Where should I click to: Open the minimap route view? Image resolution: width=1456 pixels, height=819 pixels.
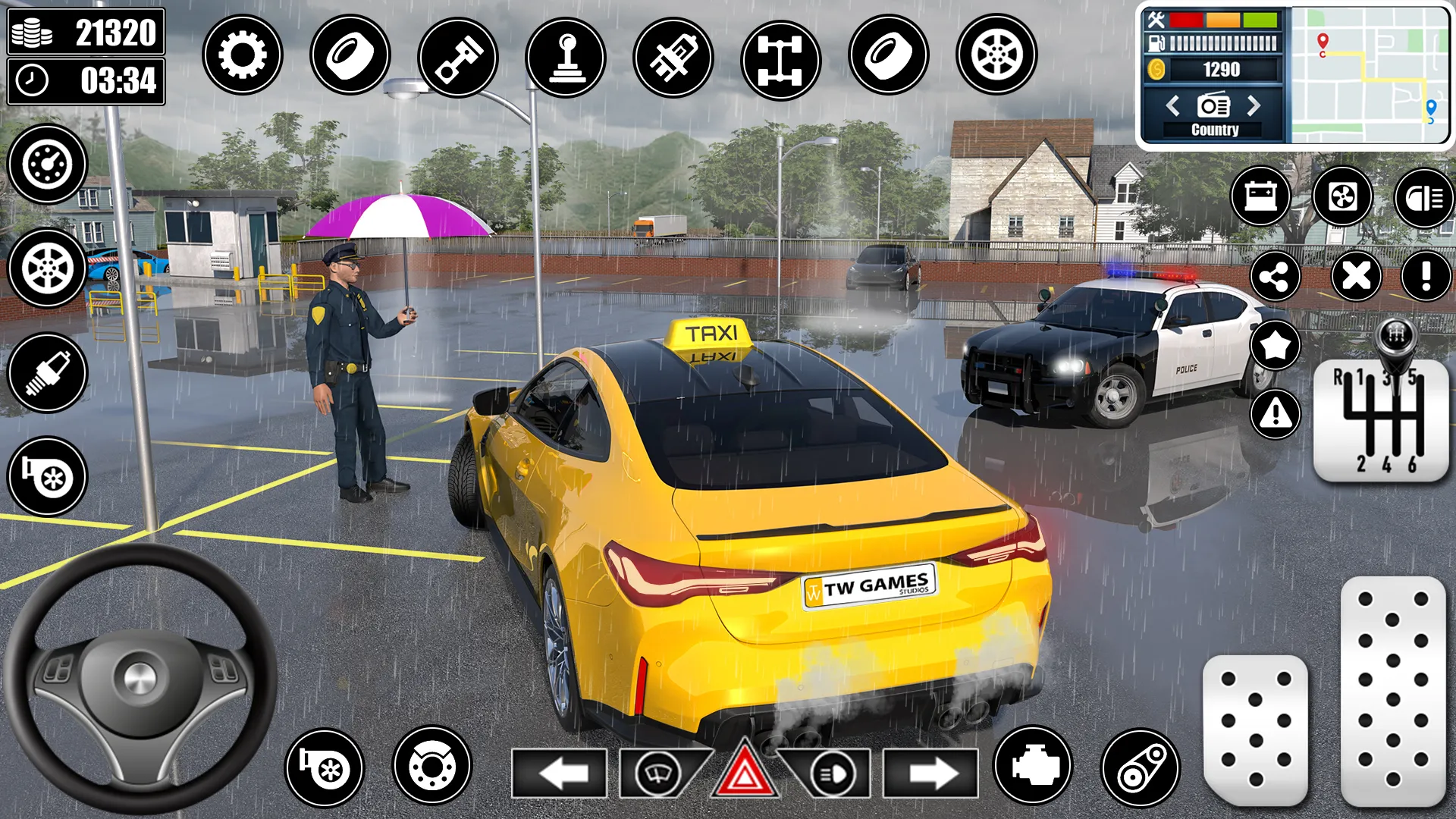coord(1369,74)
